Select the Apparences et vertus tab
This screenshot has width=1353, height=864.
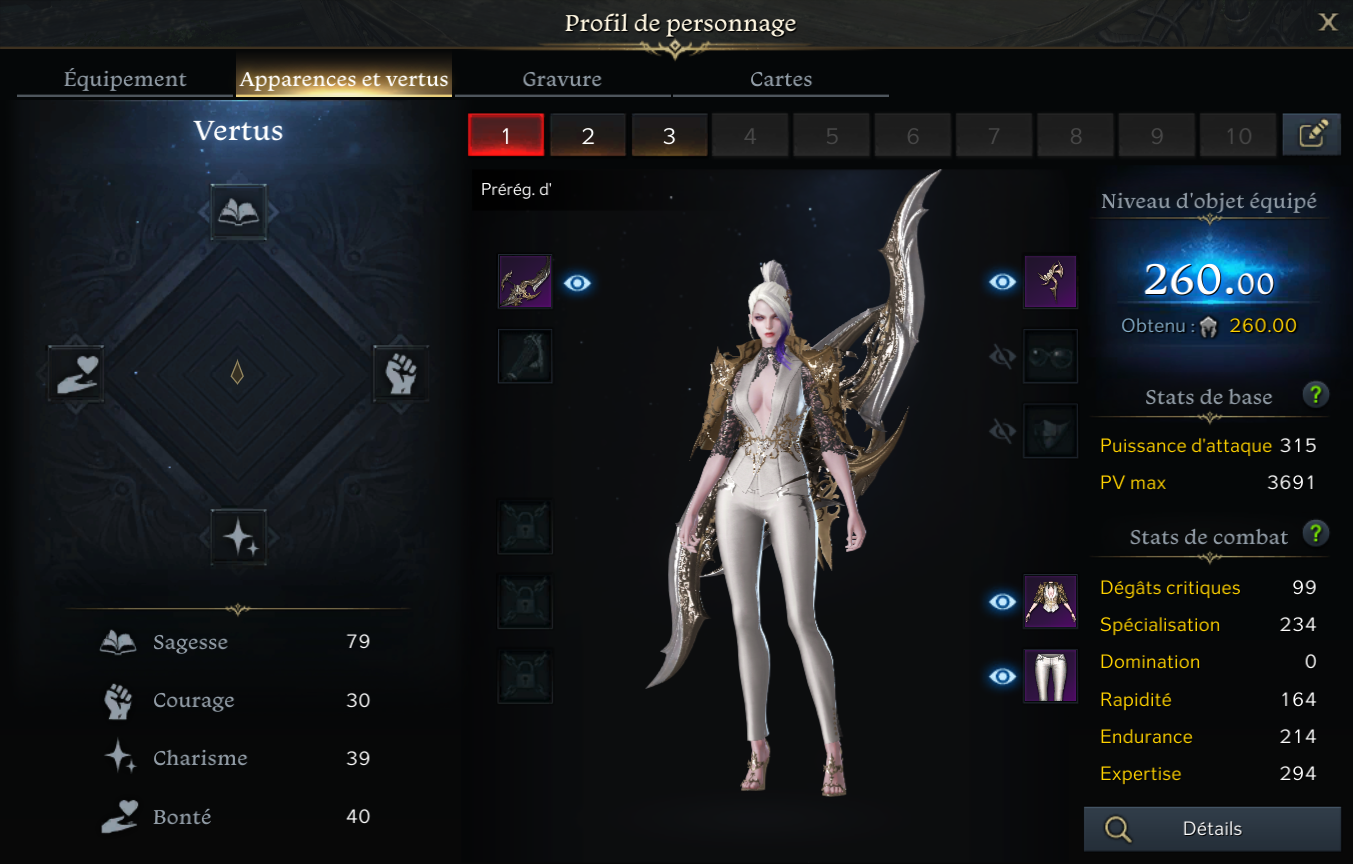coord(344,79)
